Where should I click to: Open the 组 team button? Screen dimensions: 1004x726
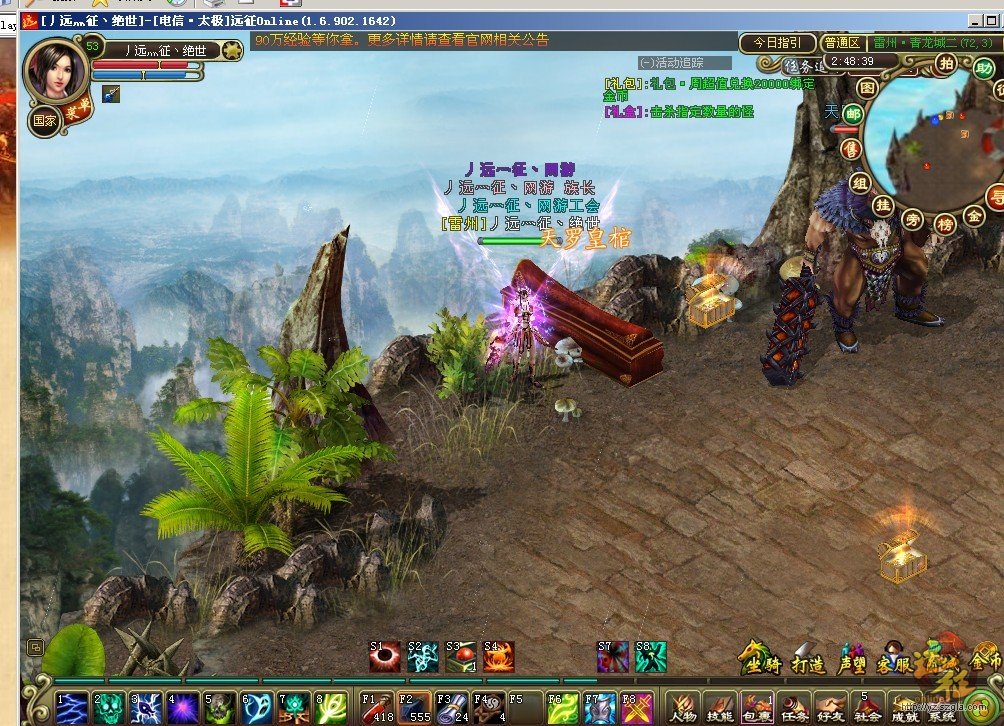(x=860, y=183)
